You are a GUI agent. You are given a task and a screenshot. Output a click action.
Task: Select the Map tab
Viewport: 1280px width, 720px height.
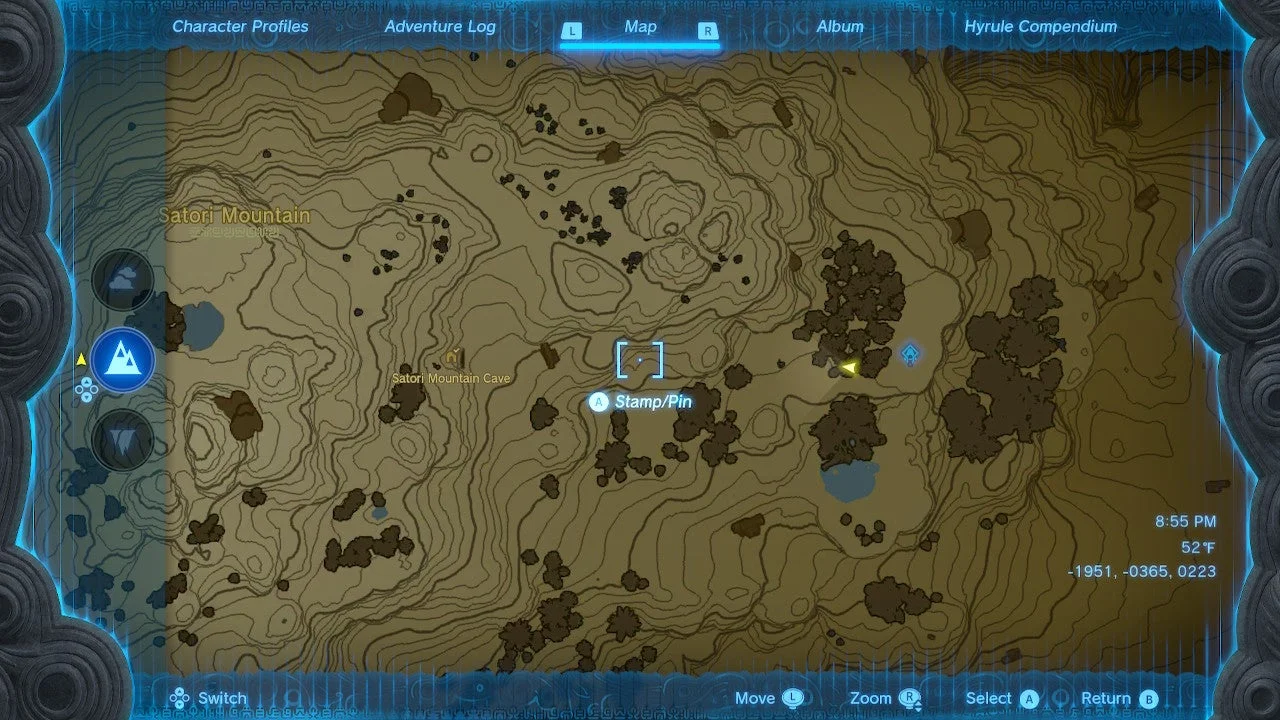[x=640, y=27]
